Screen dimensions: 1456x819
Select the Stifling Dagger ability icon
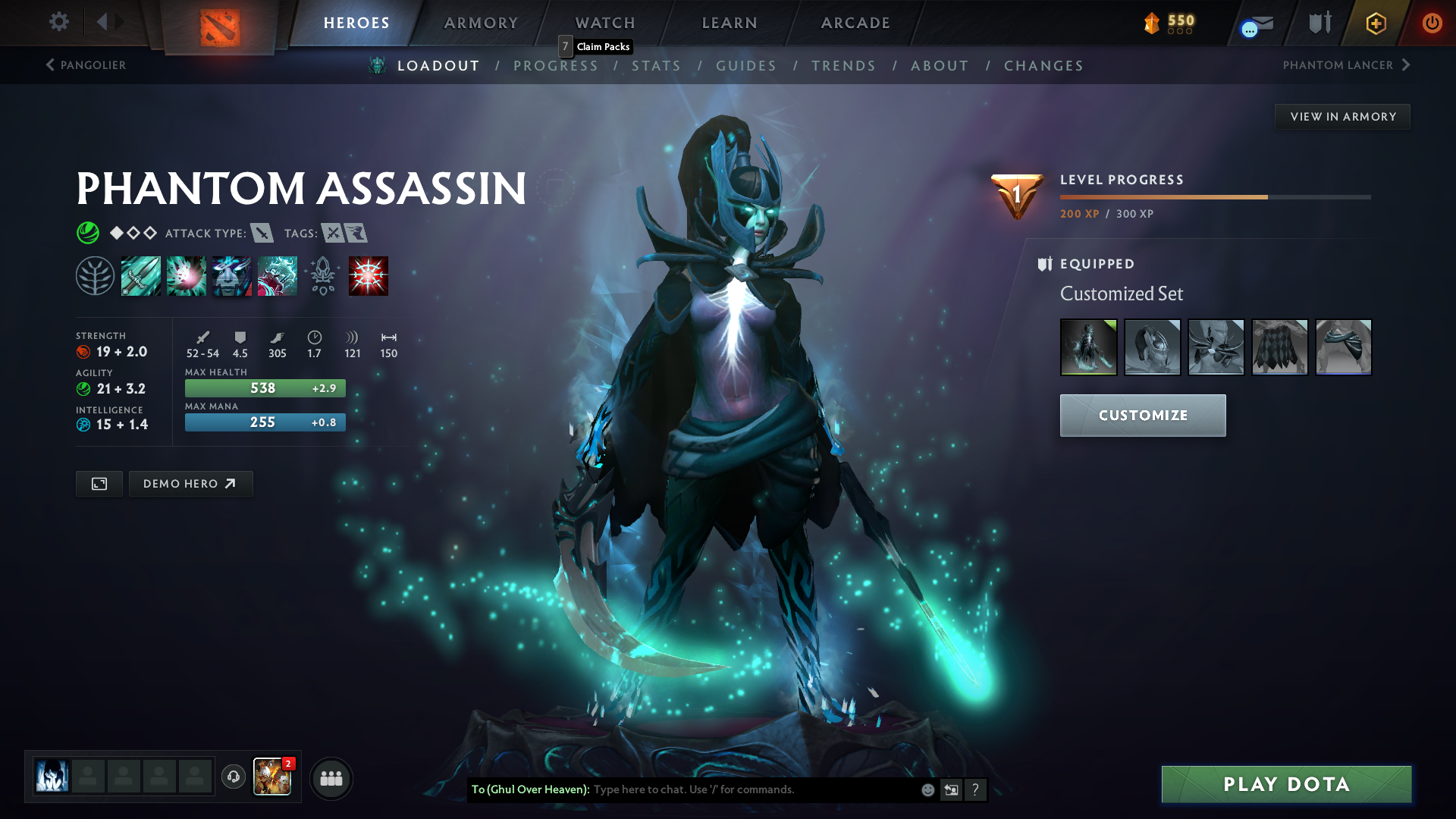pos(141,275)
